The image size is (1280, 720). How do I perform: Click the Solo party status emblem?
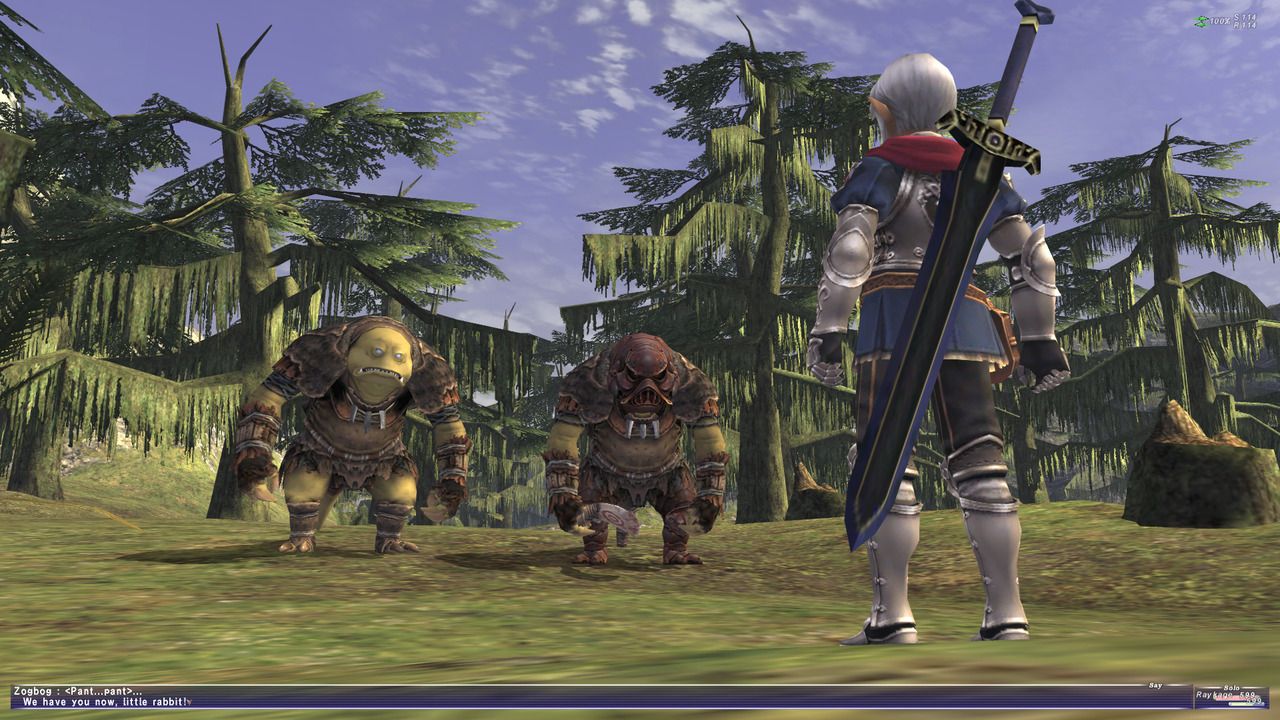pos(1231,687)
